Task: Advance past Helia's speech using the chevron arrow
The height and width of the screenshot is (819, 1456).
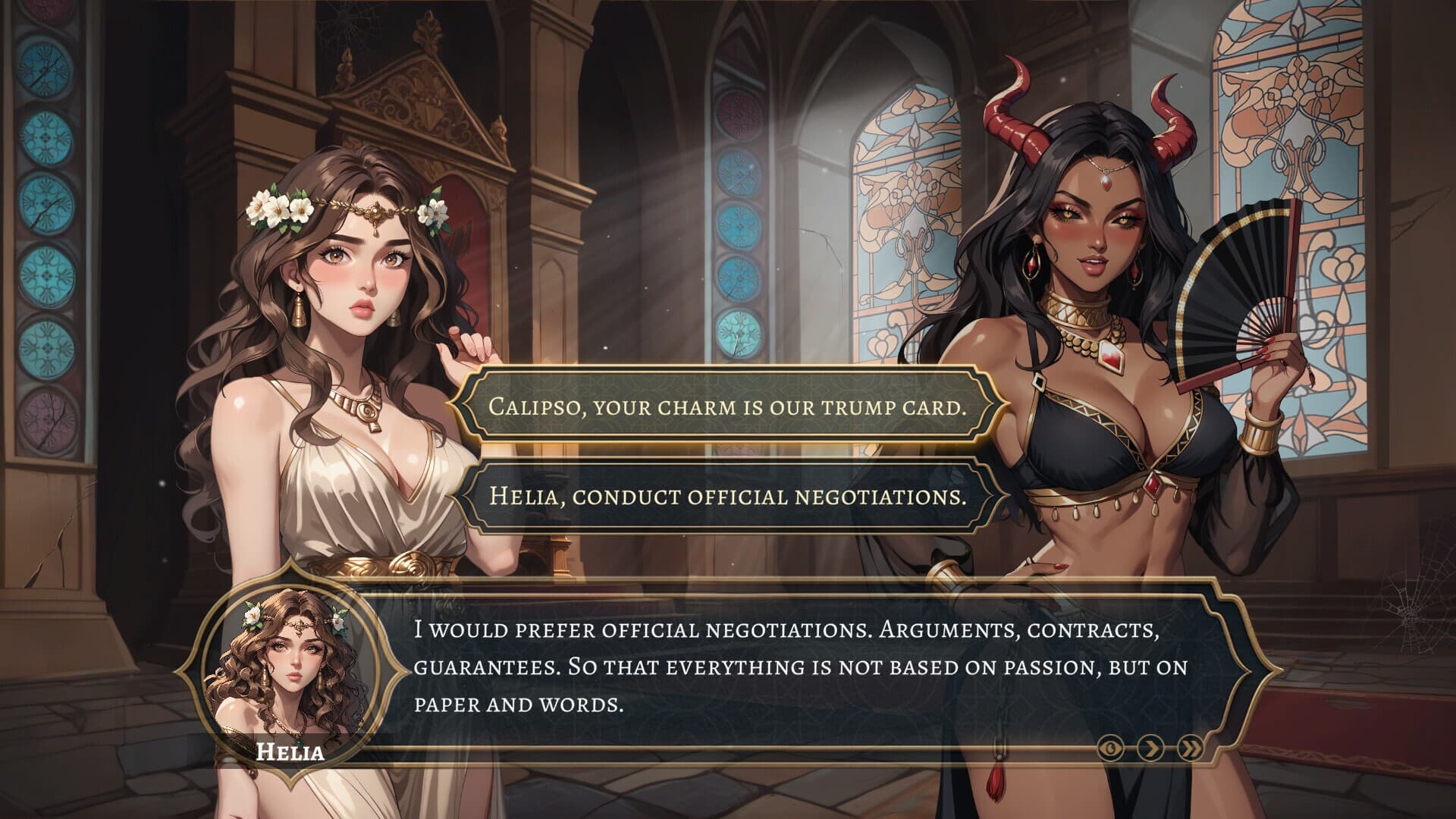Action: tap(1151, 748)
